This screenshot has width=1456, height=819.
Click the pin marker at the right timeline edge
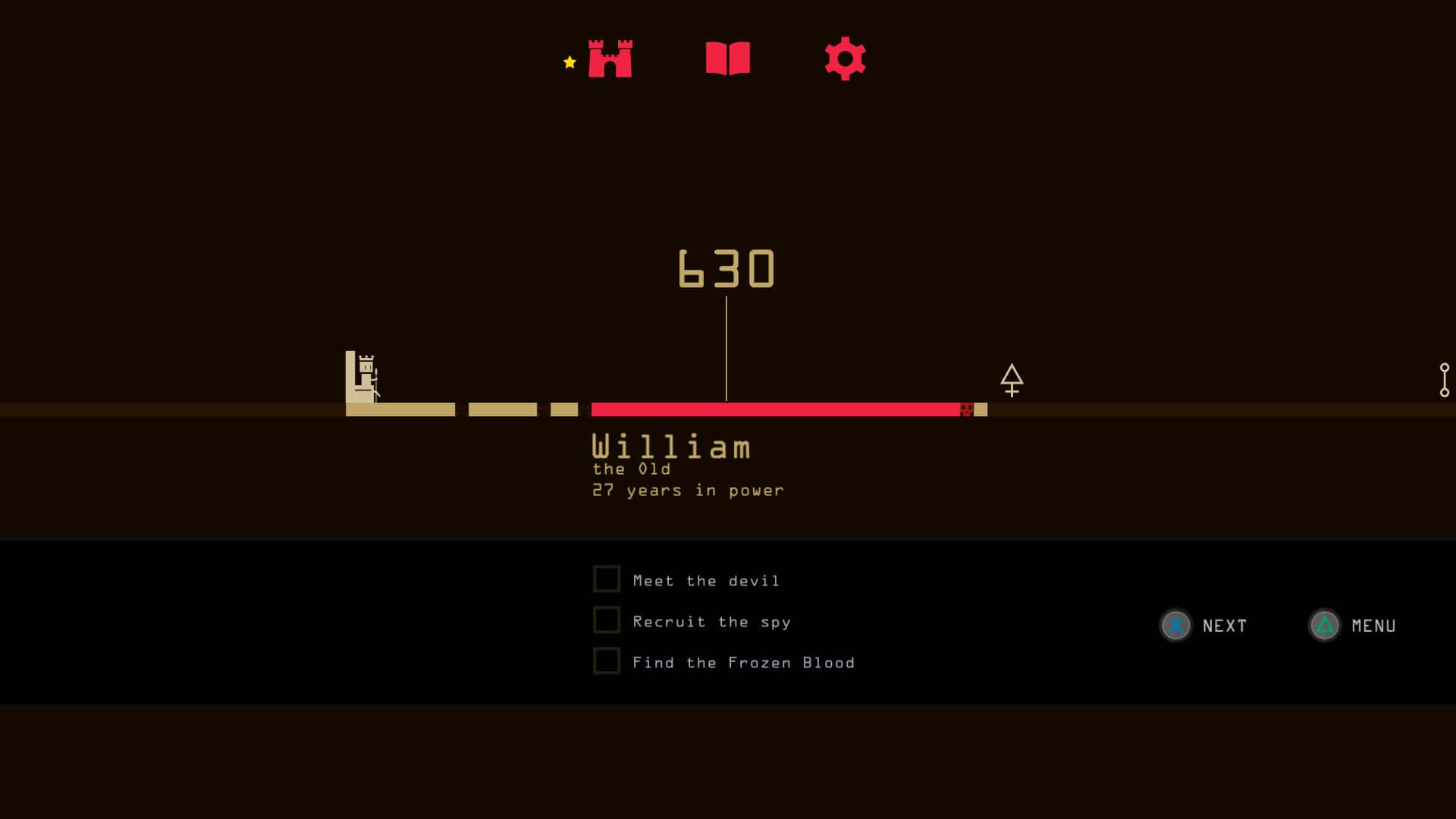tap(1445, 379)
